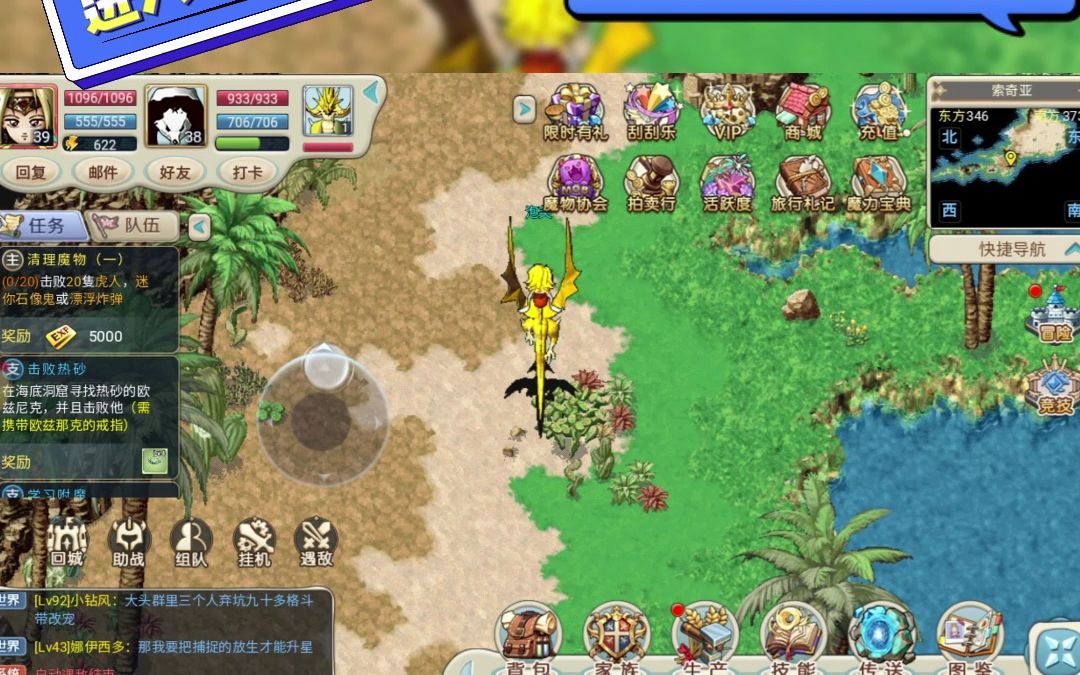Open the 冒险 adventure icon
Image resolution: width=1080 pixels, height=675 pixels.
point(1052,314)
